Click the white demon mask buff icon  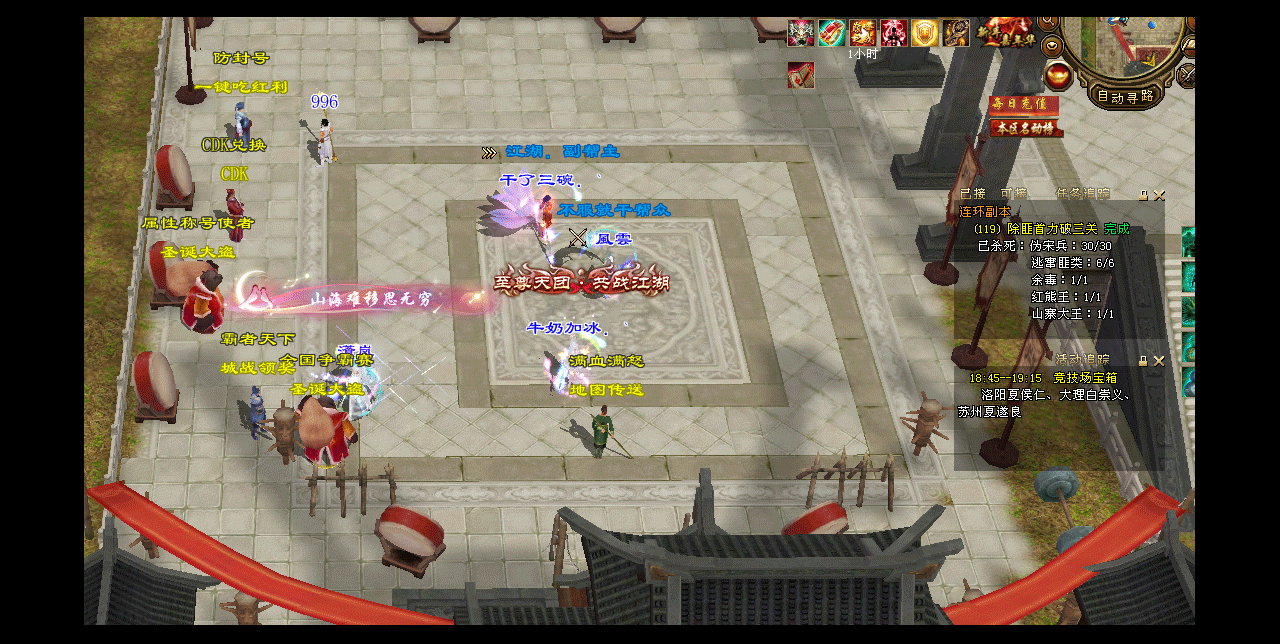coord(801,33)
